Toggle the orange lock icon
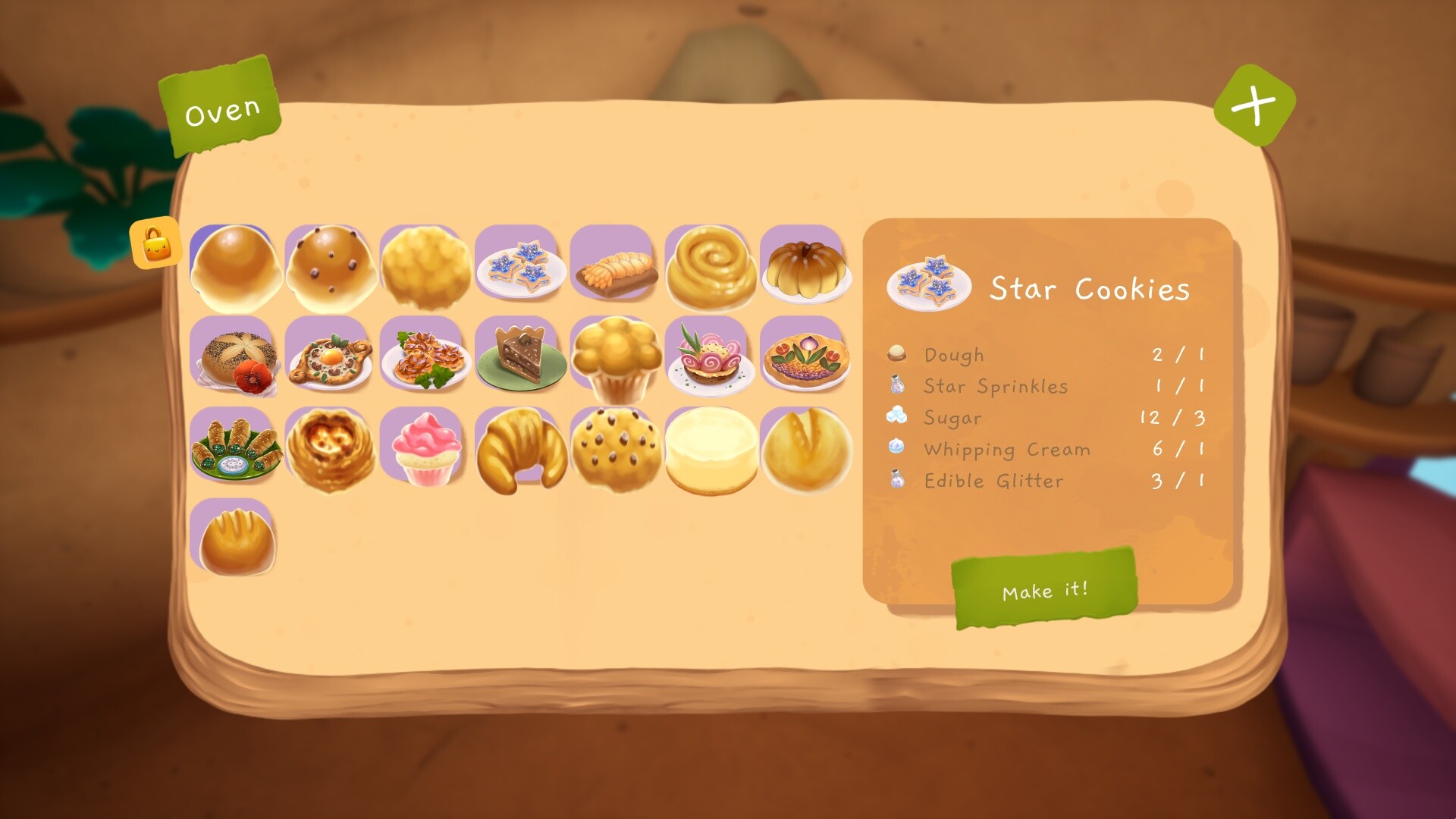Viewport: 1456px width, 819px height. click(x=156, y=243)
